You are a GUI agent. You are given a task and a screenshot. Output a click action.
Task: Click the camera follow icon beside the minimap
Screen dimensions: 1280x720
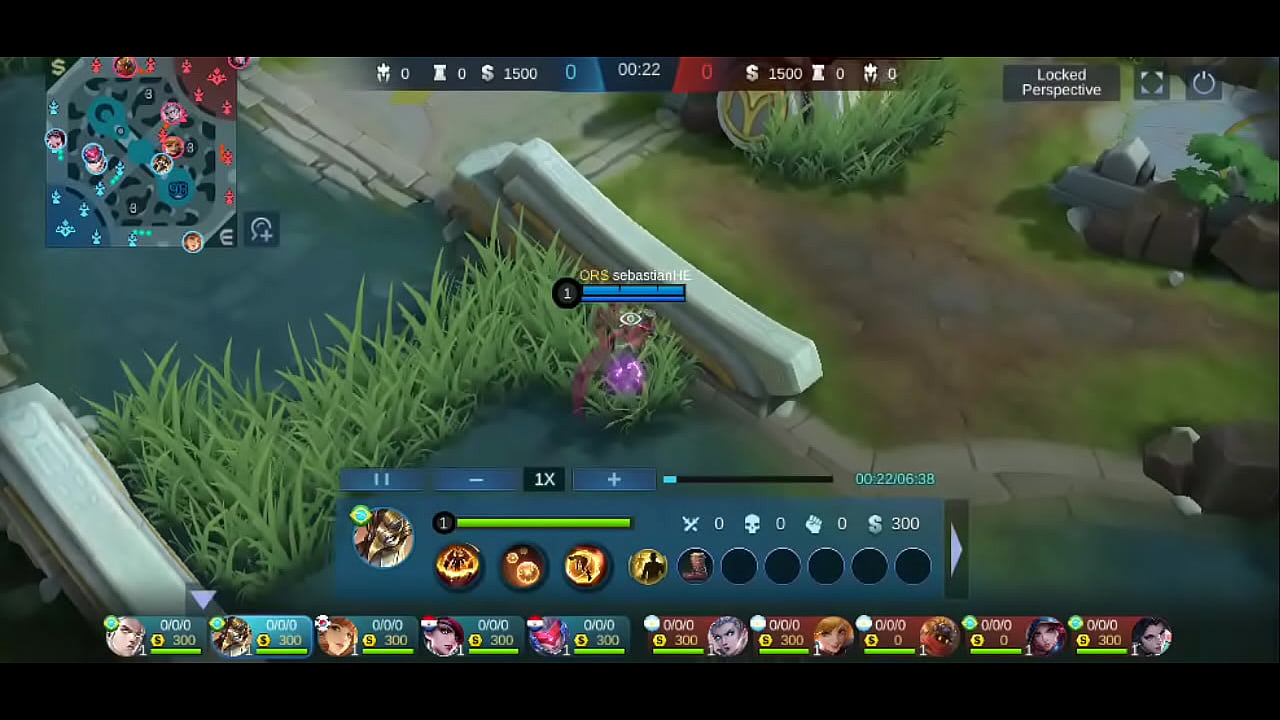260,231
